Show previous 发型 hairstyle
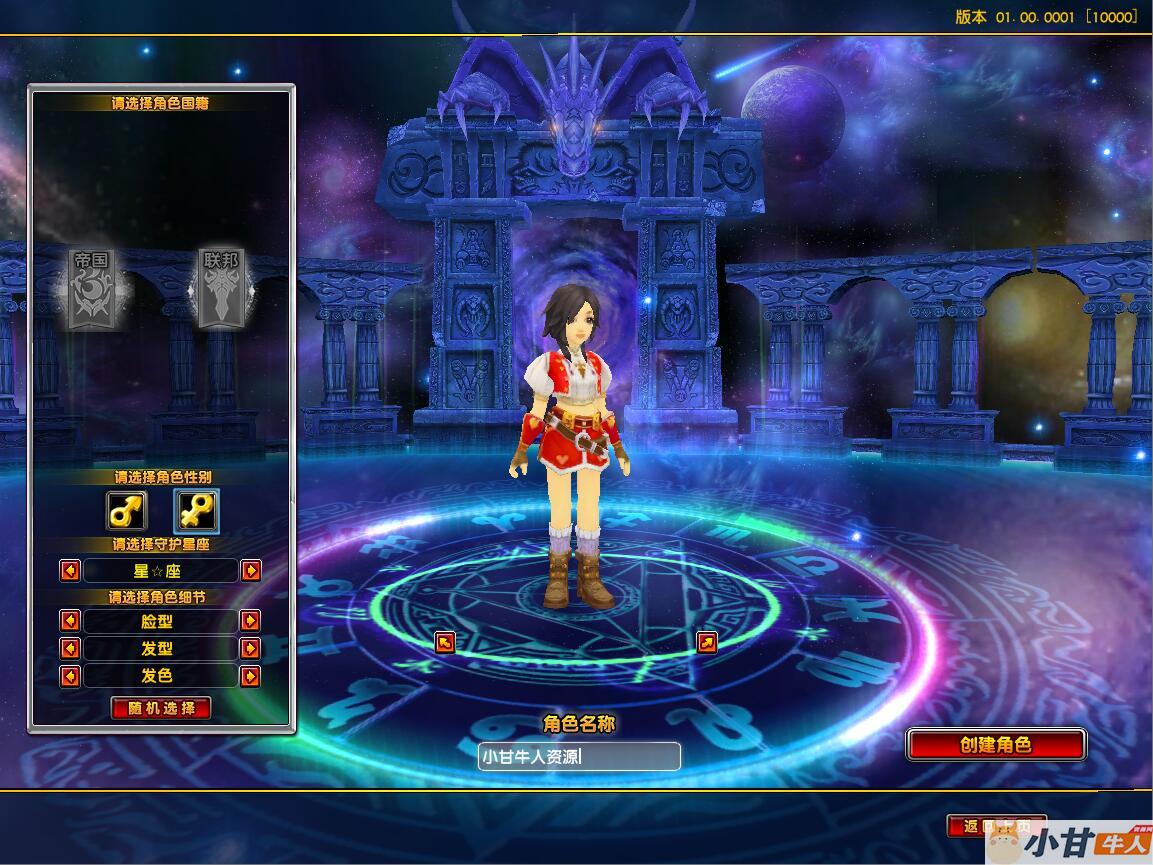The image size is (1153, 865). coord(70,648)
